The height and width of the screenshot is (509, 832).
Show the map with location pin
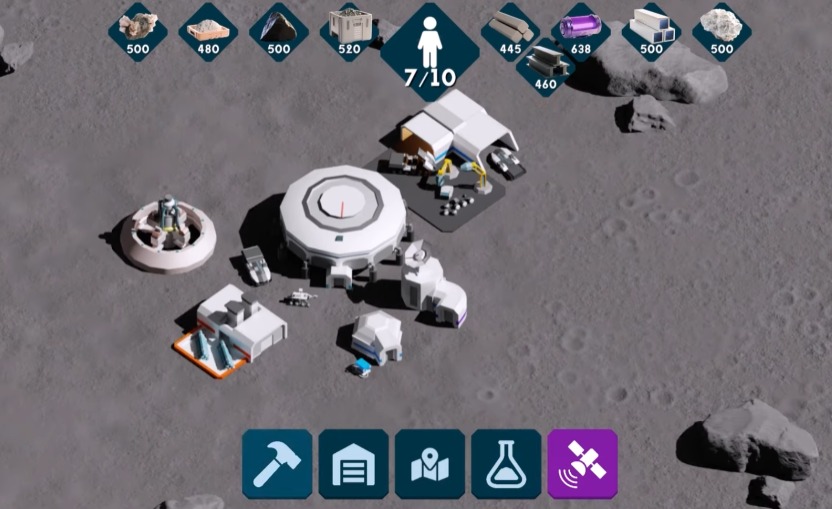point(430,464)
